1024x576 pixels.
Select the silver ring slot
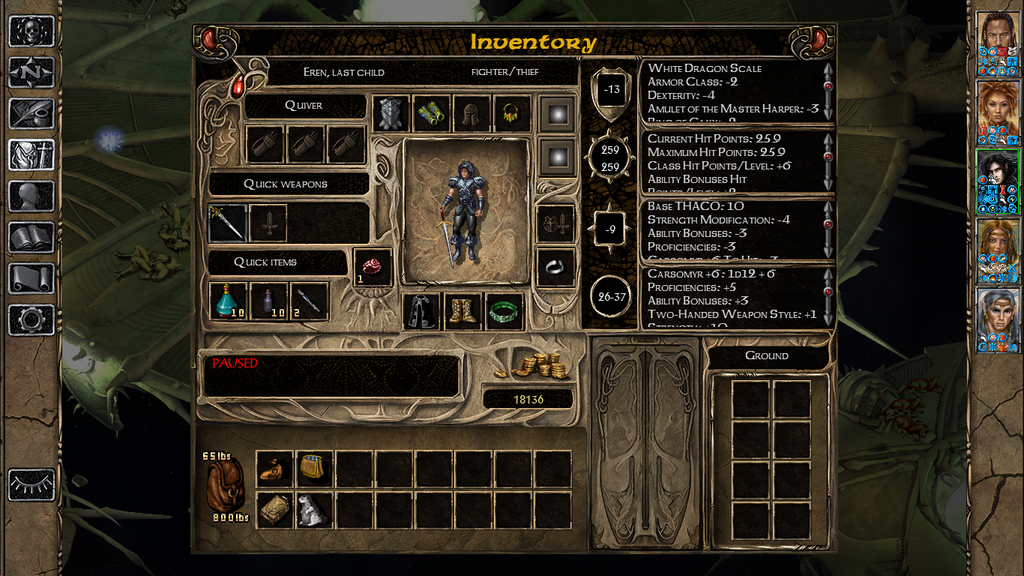tap(556, 267)
